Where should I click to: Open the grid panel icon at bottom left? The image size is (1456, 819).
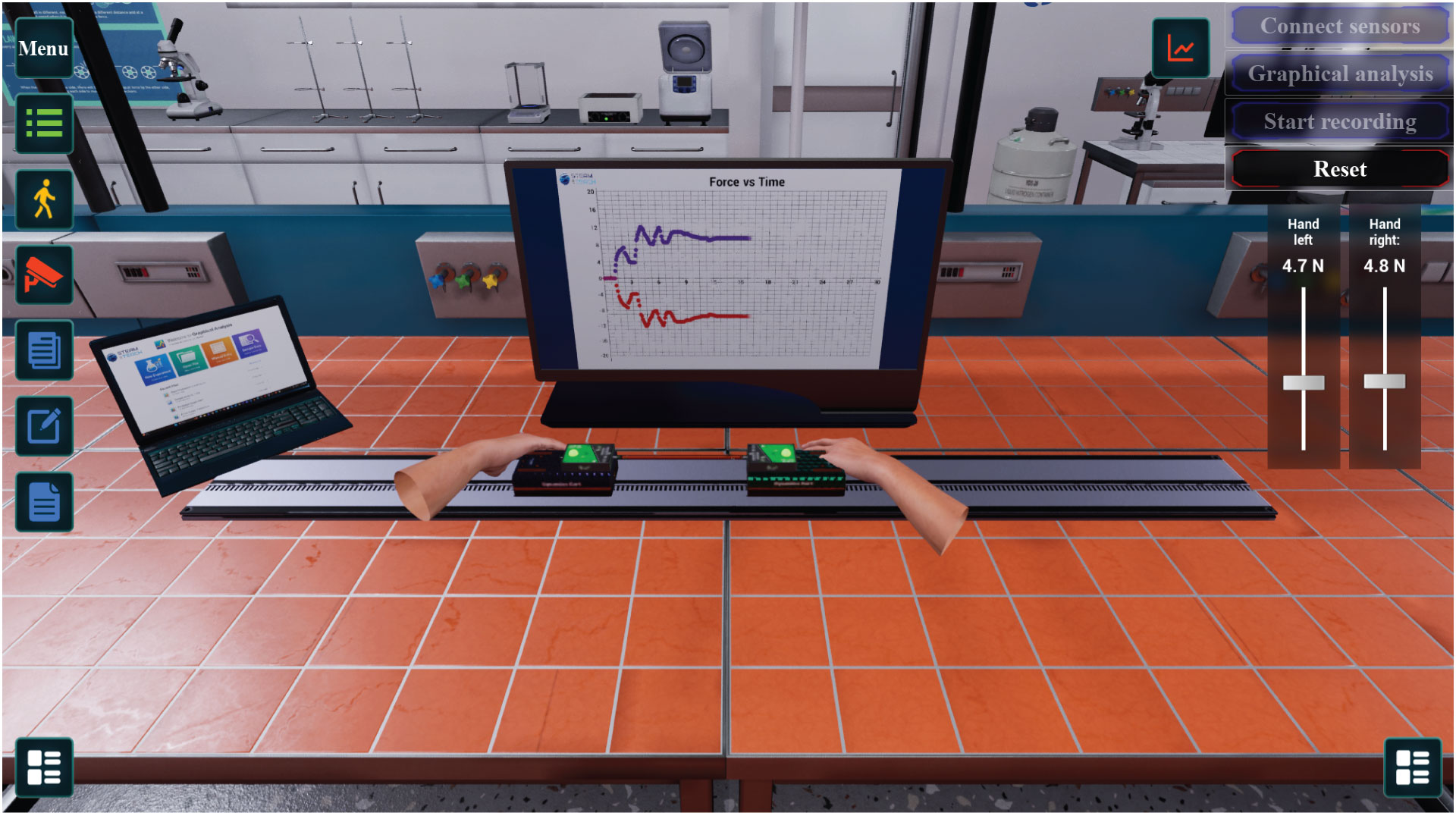[43, 767]
